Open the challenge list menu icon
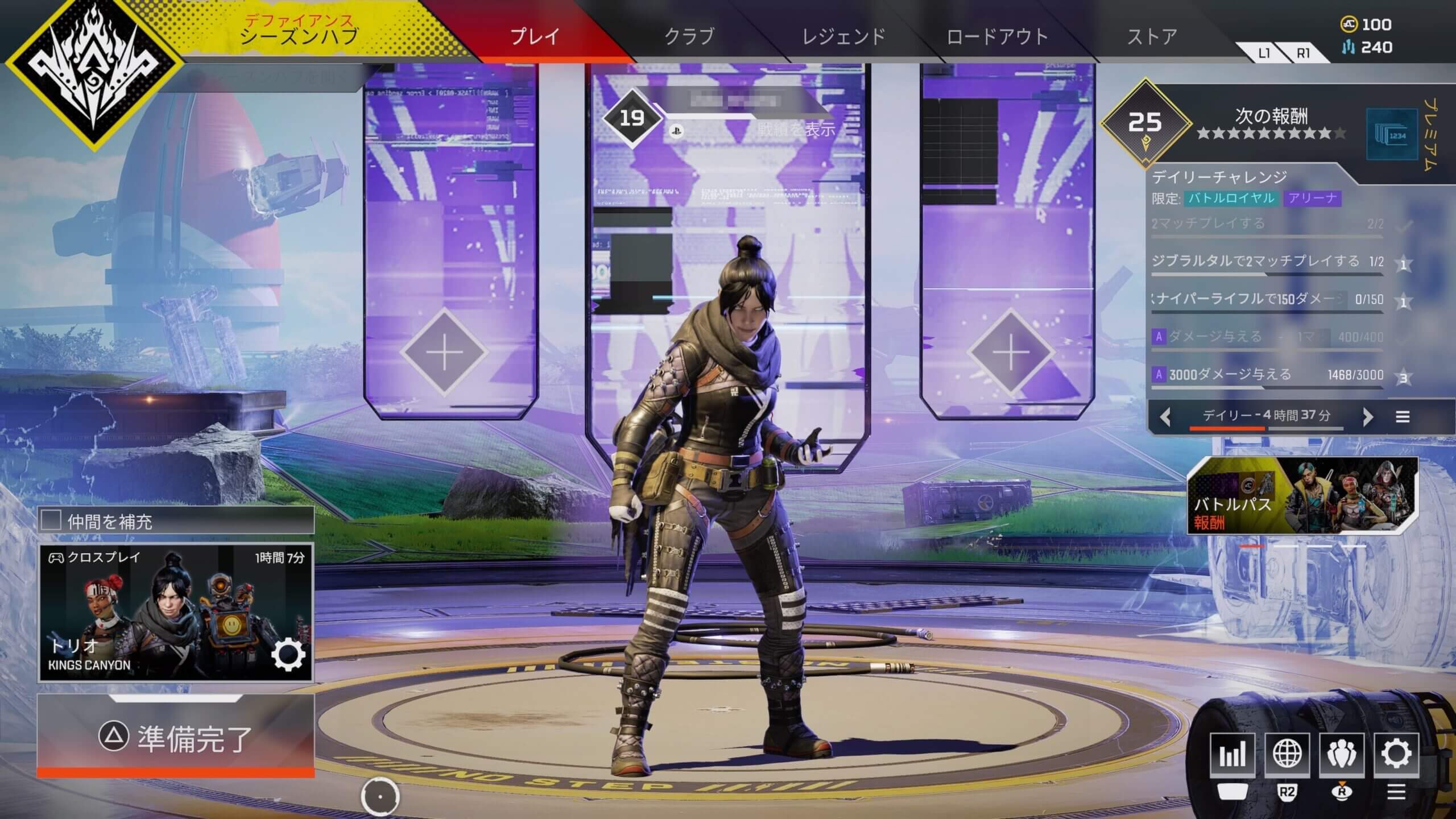1456x819 pixels. point(1403,417)
